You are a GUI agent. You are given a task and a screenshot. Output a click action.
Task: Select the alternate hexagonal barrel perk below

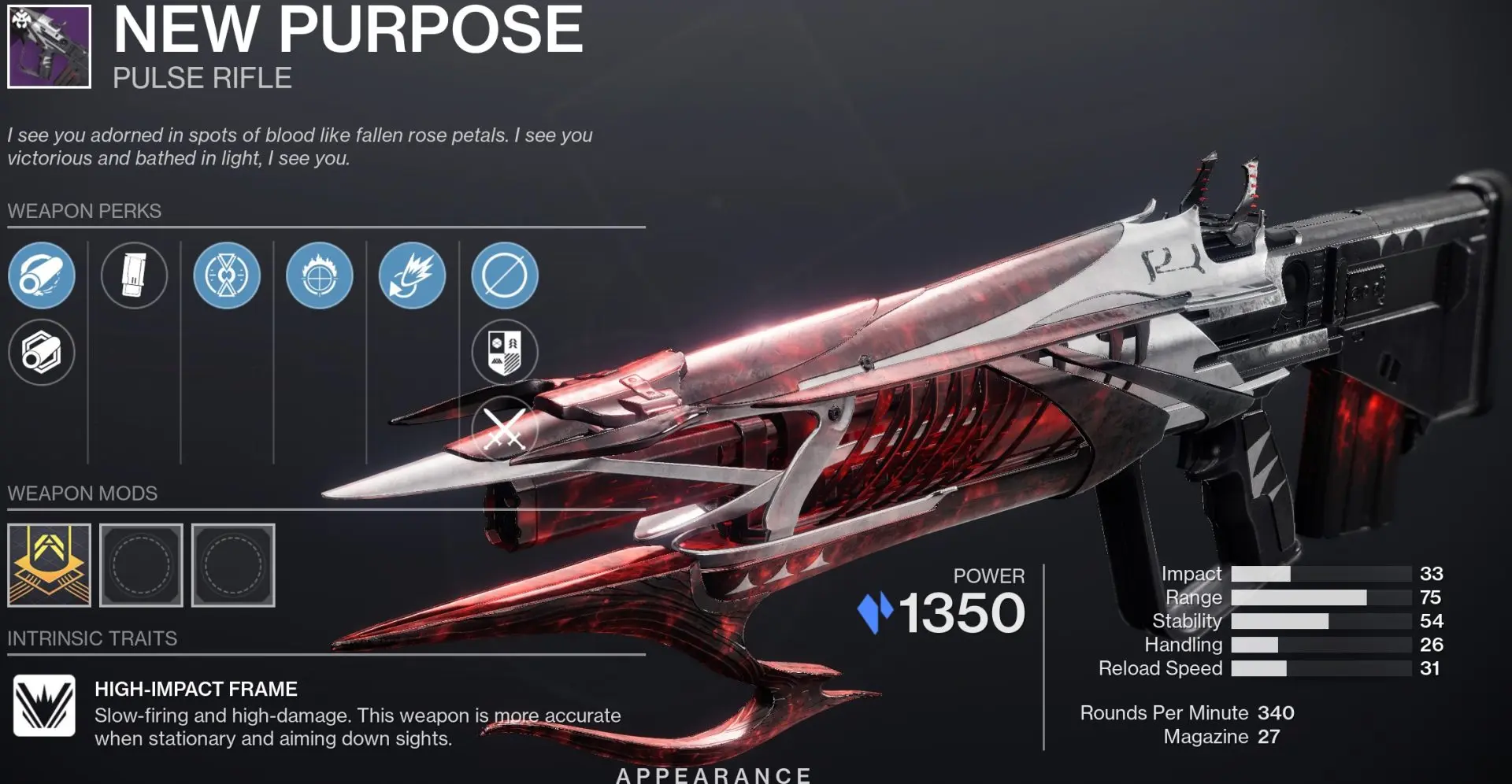pos(42,353)
